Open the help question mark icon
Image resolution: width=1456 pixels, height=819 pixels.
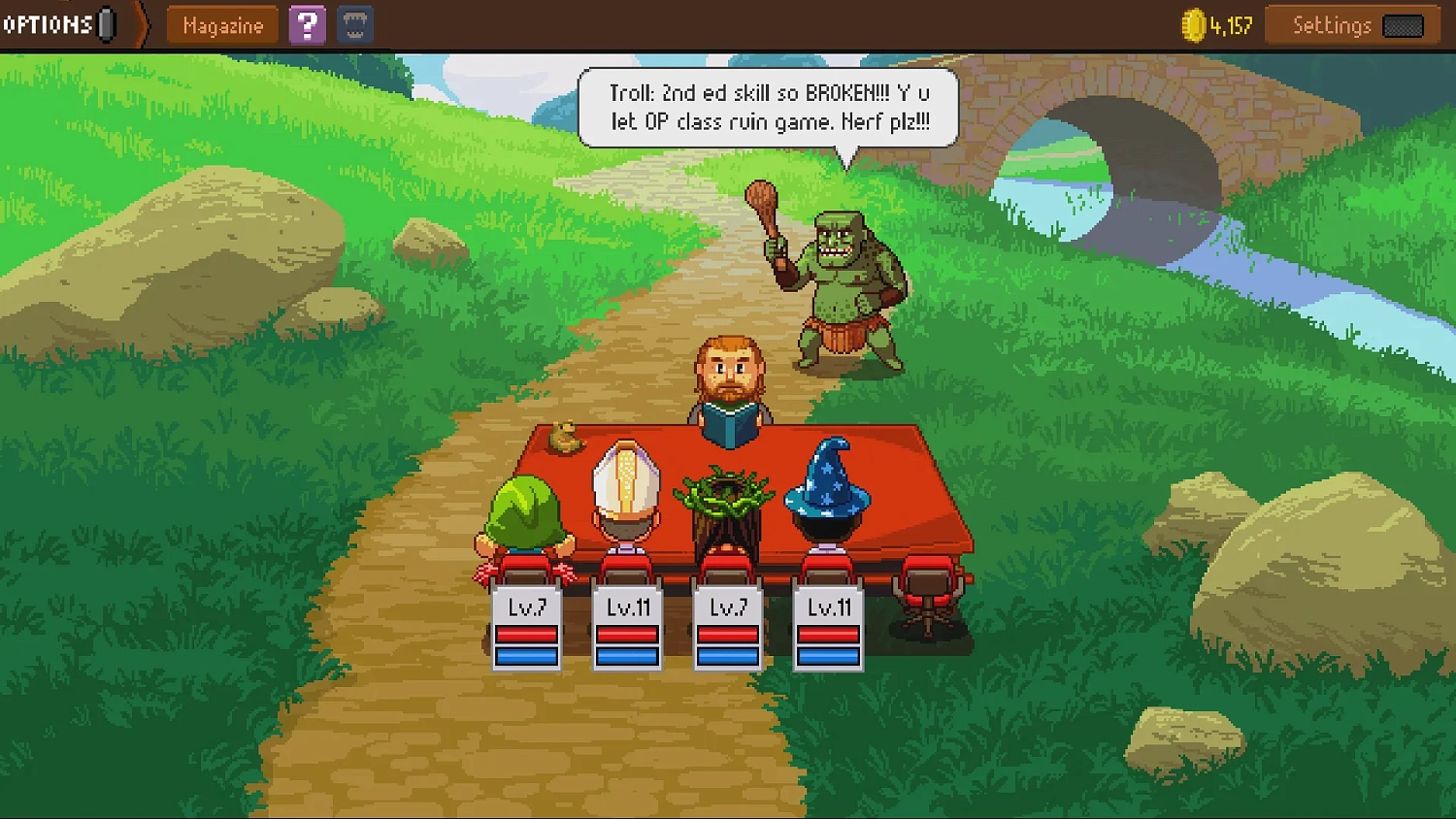(x=308, y=24)
